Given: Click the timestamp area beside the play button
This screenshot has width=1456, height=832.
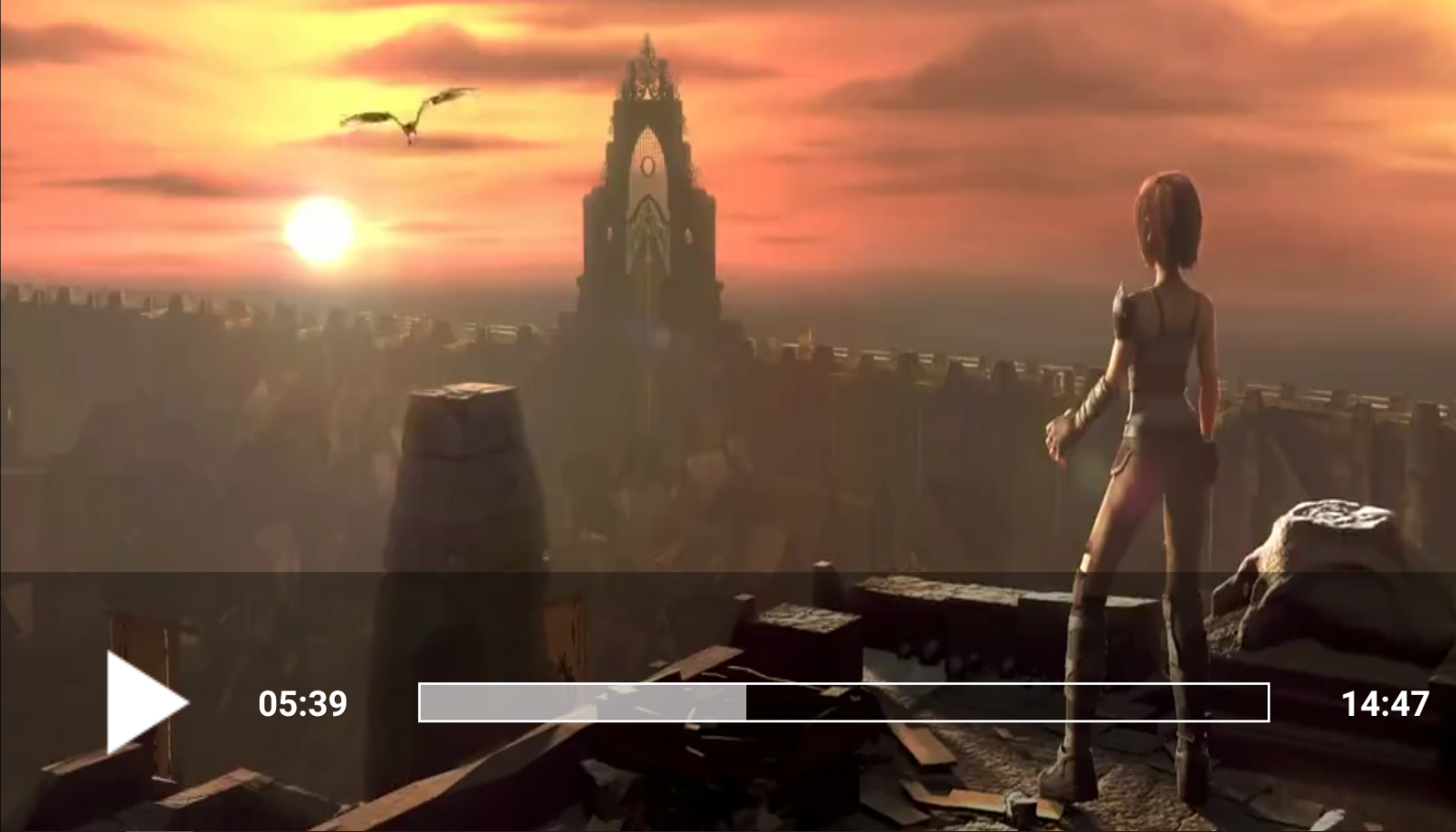Looking at the screenshot, I should 302,704.
